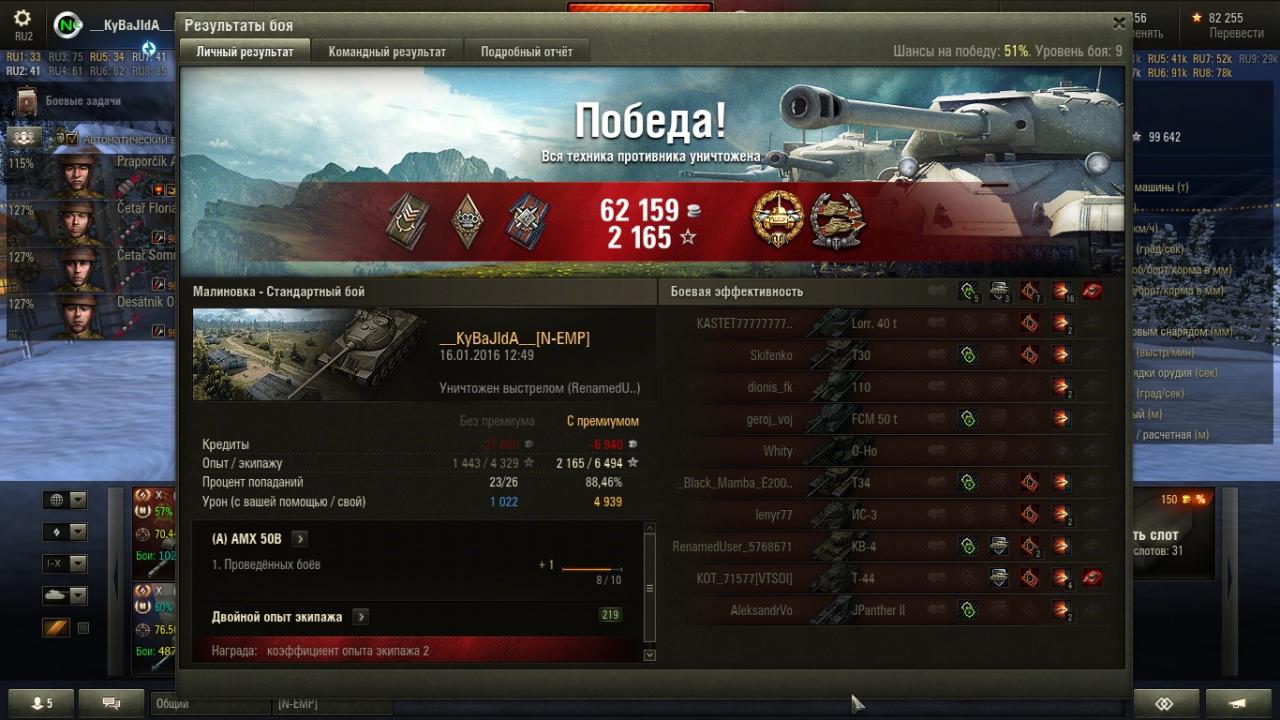Screen dimensions: 1280x720
Task: Open the Командный результат tab
Action: click(387, 52)
